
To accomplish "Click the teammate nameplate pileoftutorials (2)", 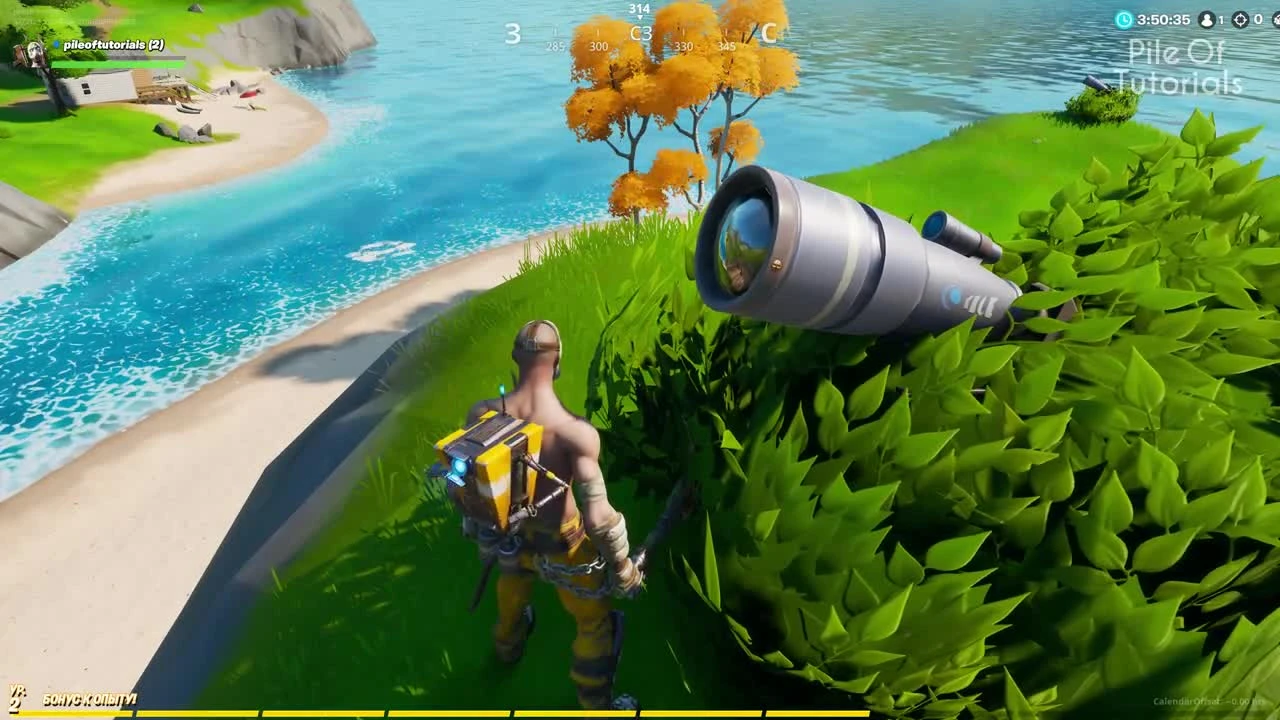I will tap(112, 44).
